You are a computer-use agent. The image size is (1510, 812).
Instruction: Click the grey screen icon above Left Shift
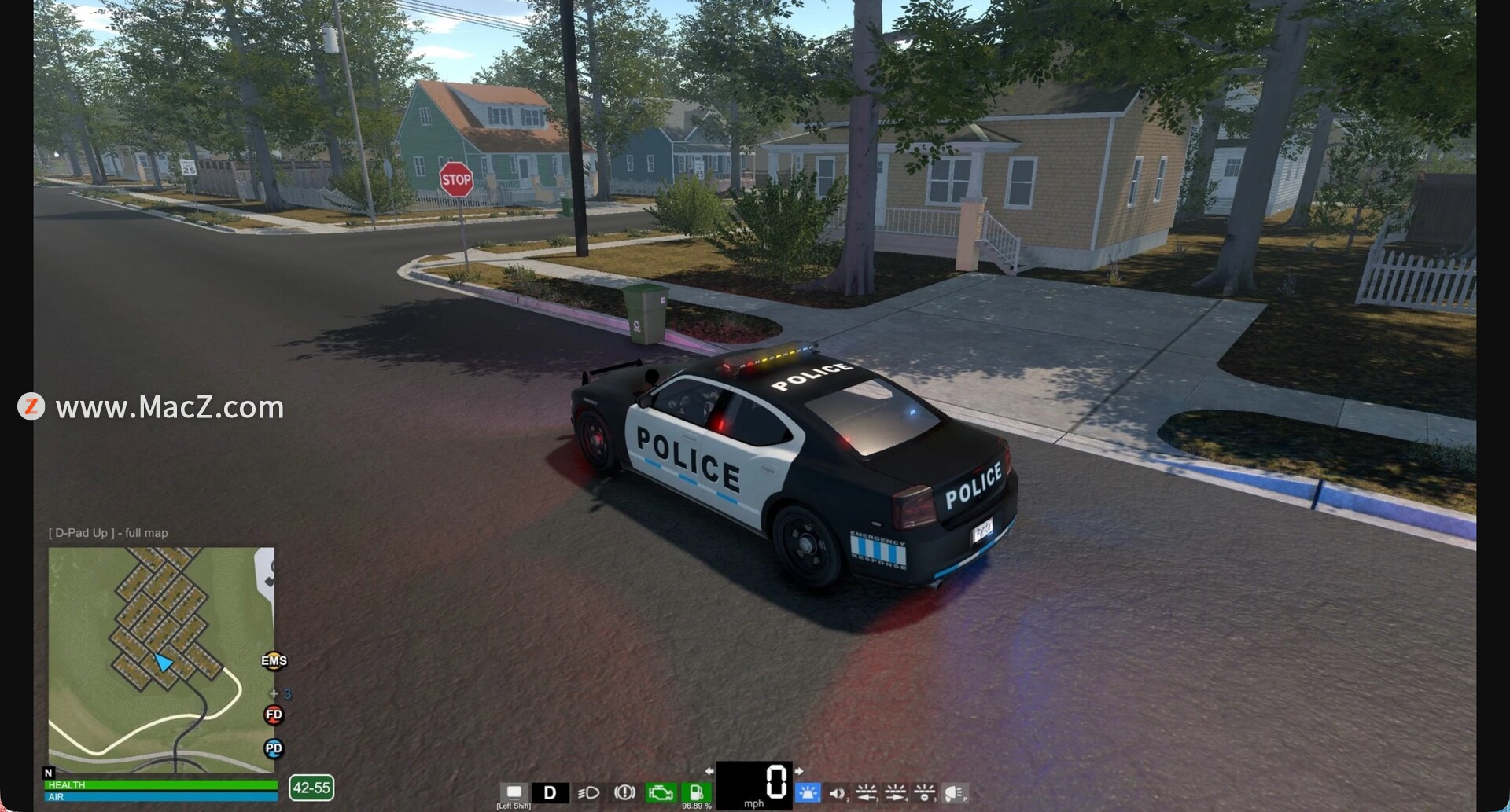(514, 792)
